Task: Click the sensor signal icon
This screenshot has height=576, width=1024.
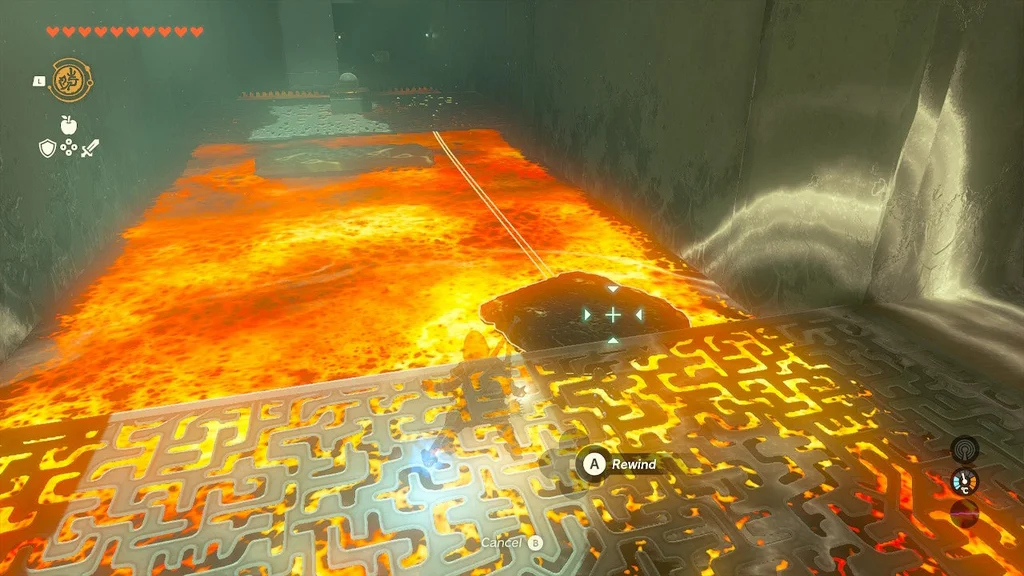Action: 963,449
